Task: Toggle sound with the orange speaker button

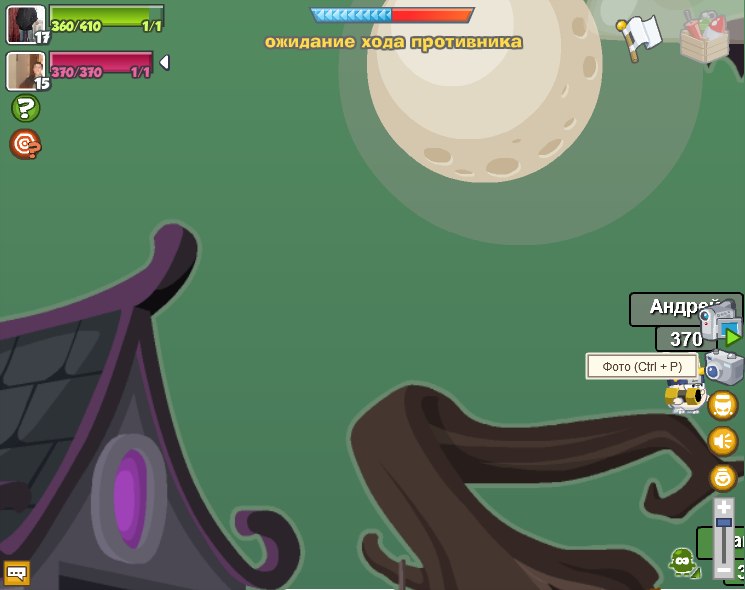Action: click(x=723, y=441)
